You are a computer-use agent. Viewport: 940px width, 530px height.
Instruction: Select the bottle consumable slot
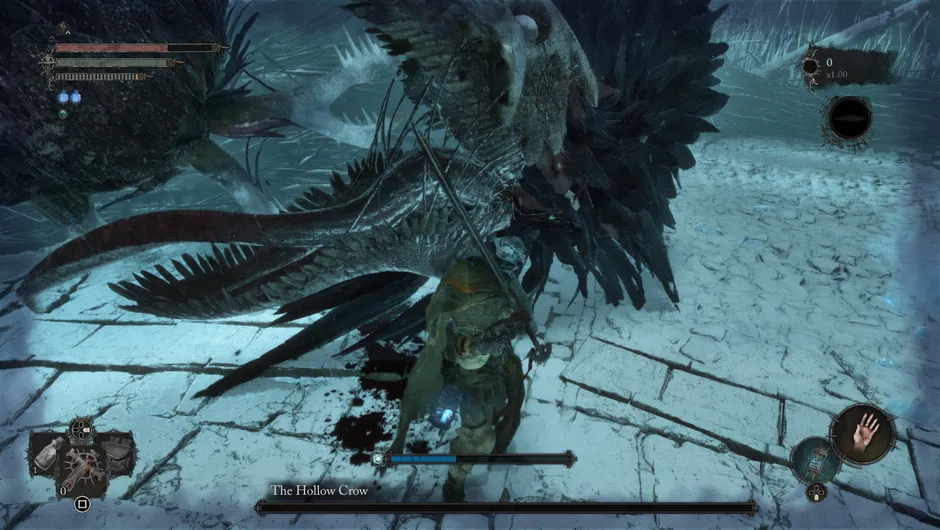click(45, 454)
